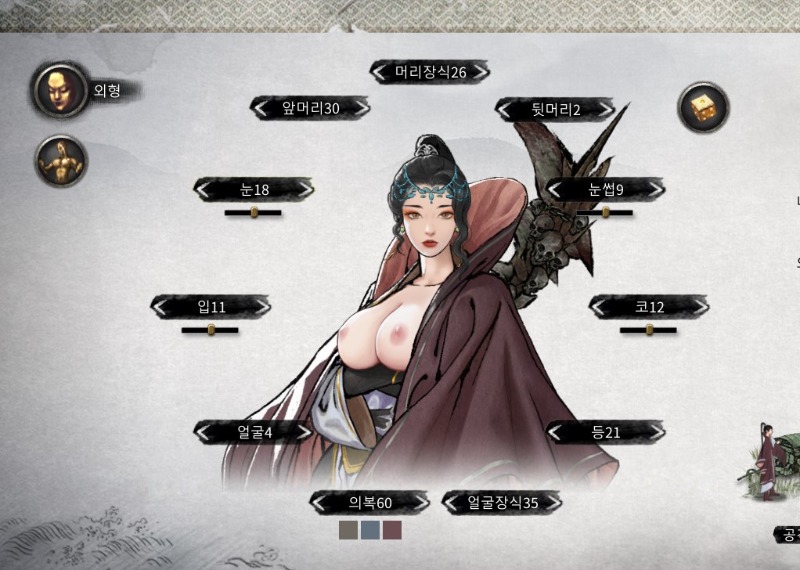Image resolution: width=800 pixels, height=570 pixels.
Task: Open the 외형 appearance tab
Action: pyautogui.click(x=60, y=90)
